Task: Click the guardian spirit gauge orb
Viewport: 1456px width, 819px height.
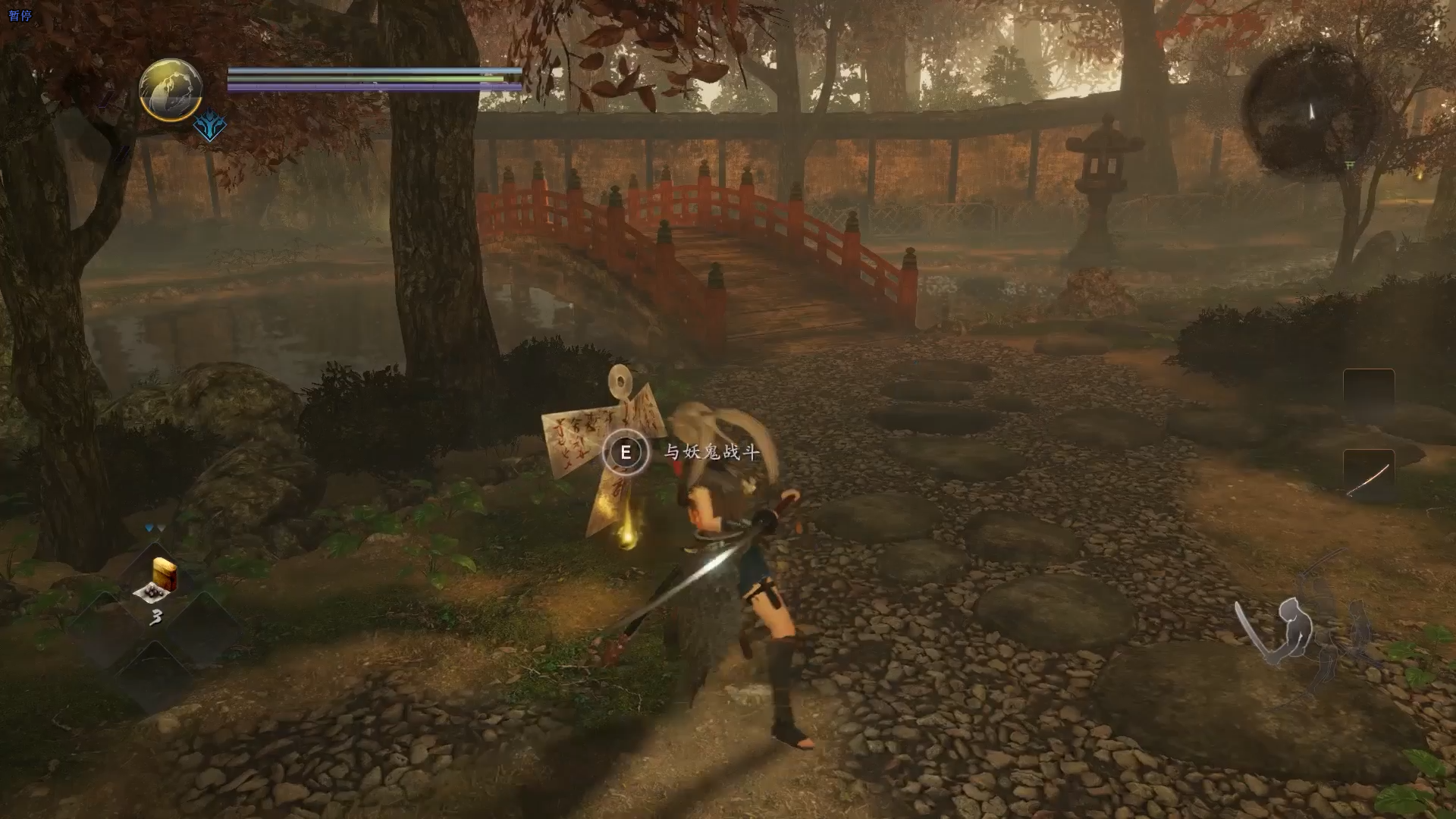Action: [171, 90]
